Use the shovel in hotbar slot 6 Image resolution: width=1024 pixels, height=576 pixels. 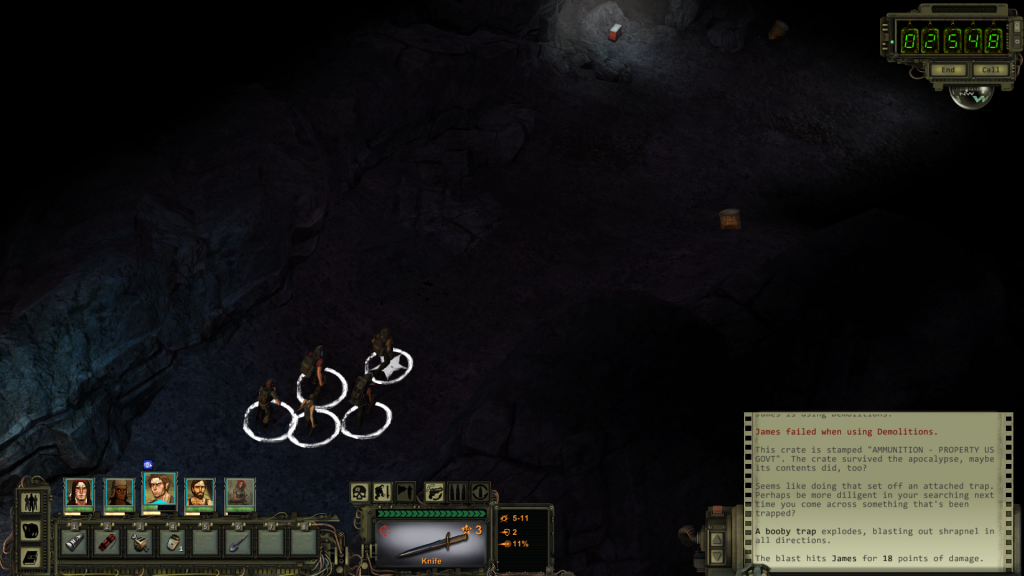pyautogui.click(x=239, y=542)
